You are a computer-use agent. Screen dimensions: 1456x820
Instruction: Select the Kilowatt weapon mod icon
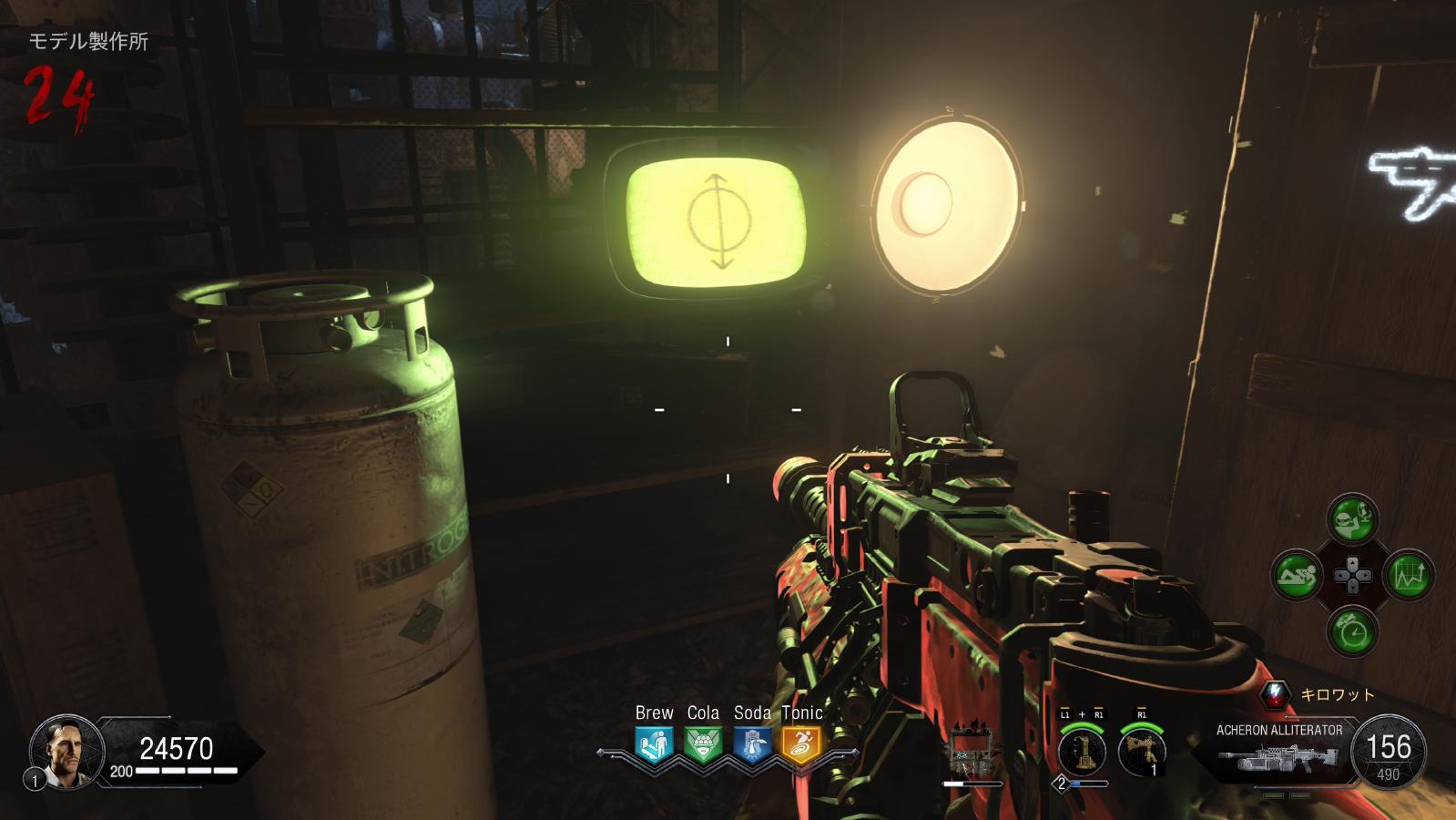click(1277, 695)
